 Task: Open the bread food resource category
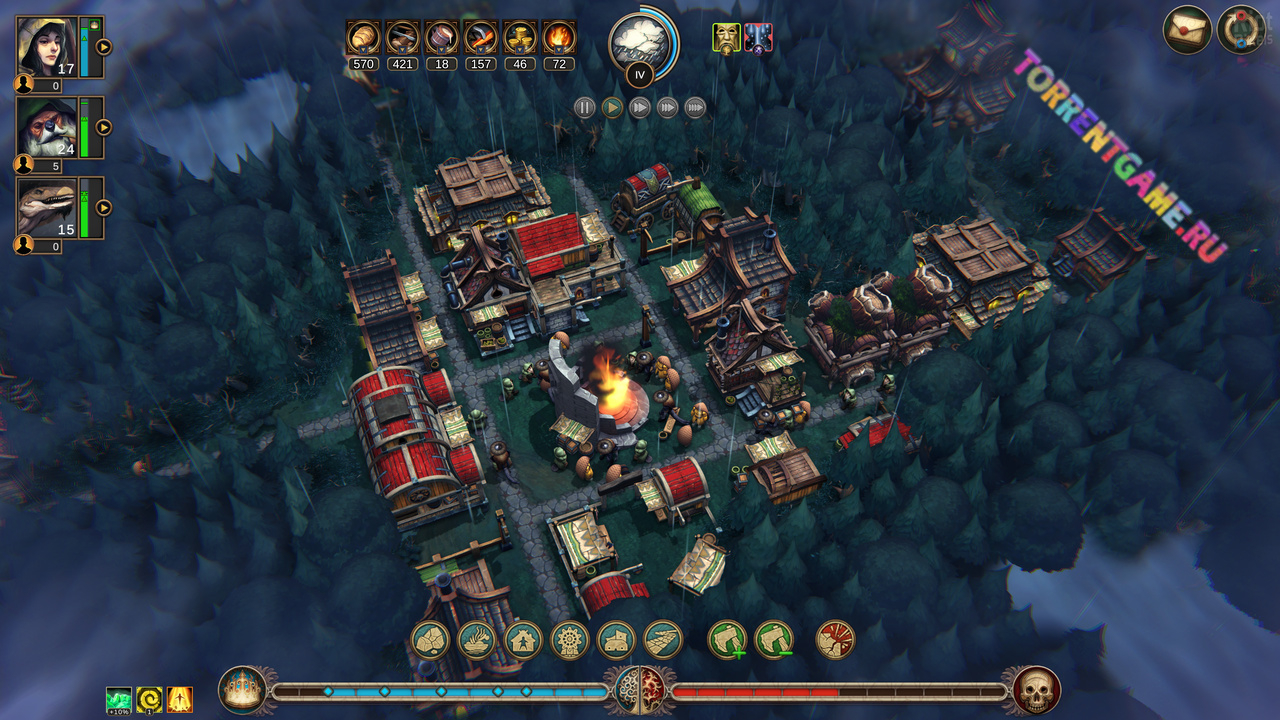(362, 38)
